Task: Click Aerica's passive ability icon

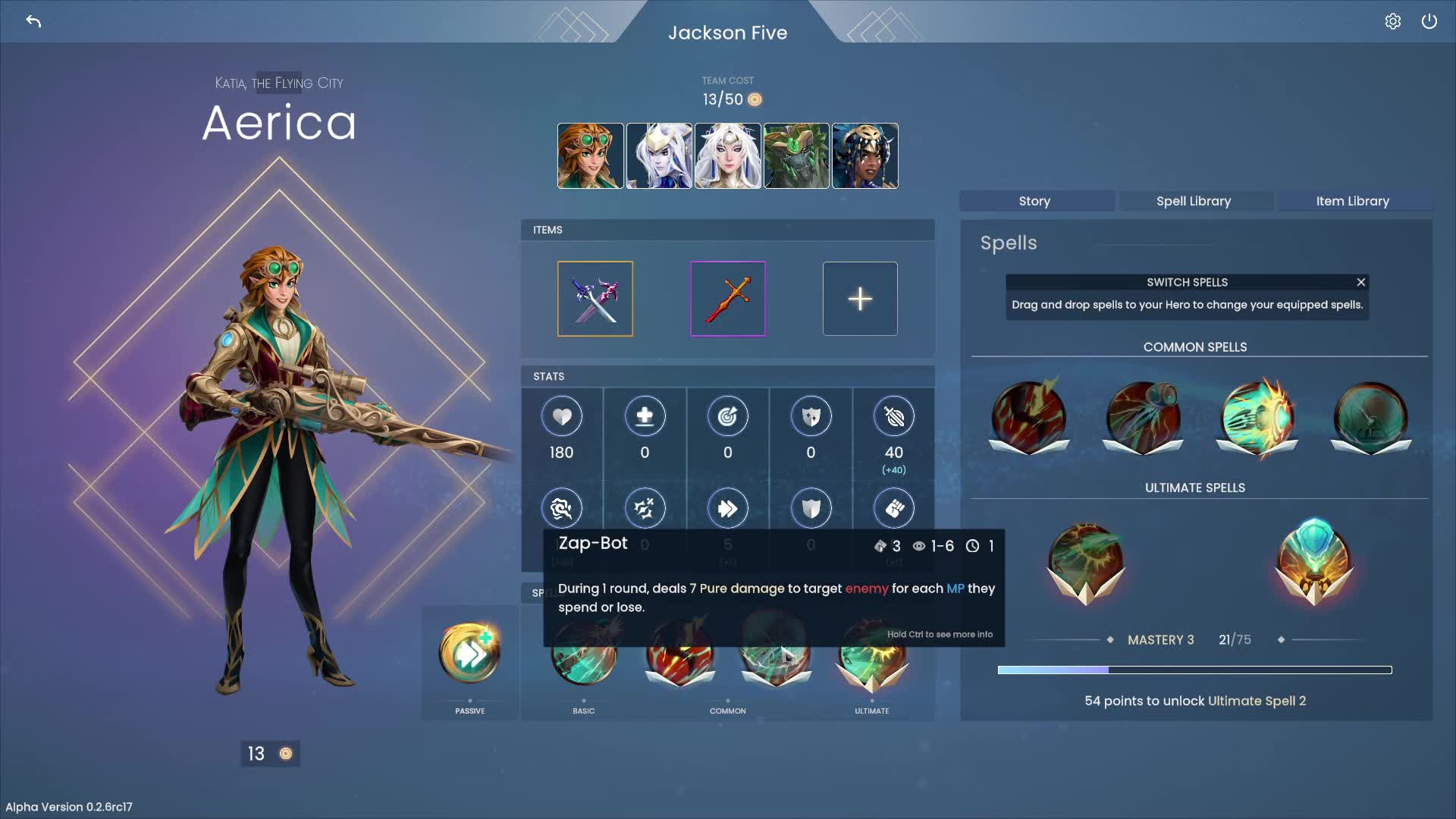Action: (x=469, y=652)
